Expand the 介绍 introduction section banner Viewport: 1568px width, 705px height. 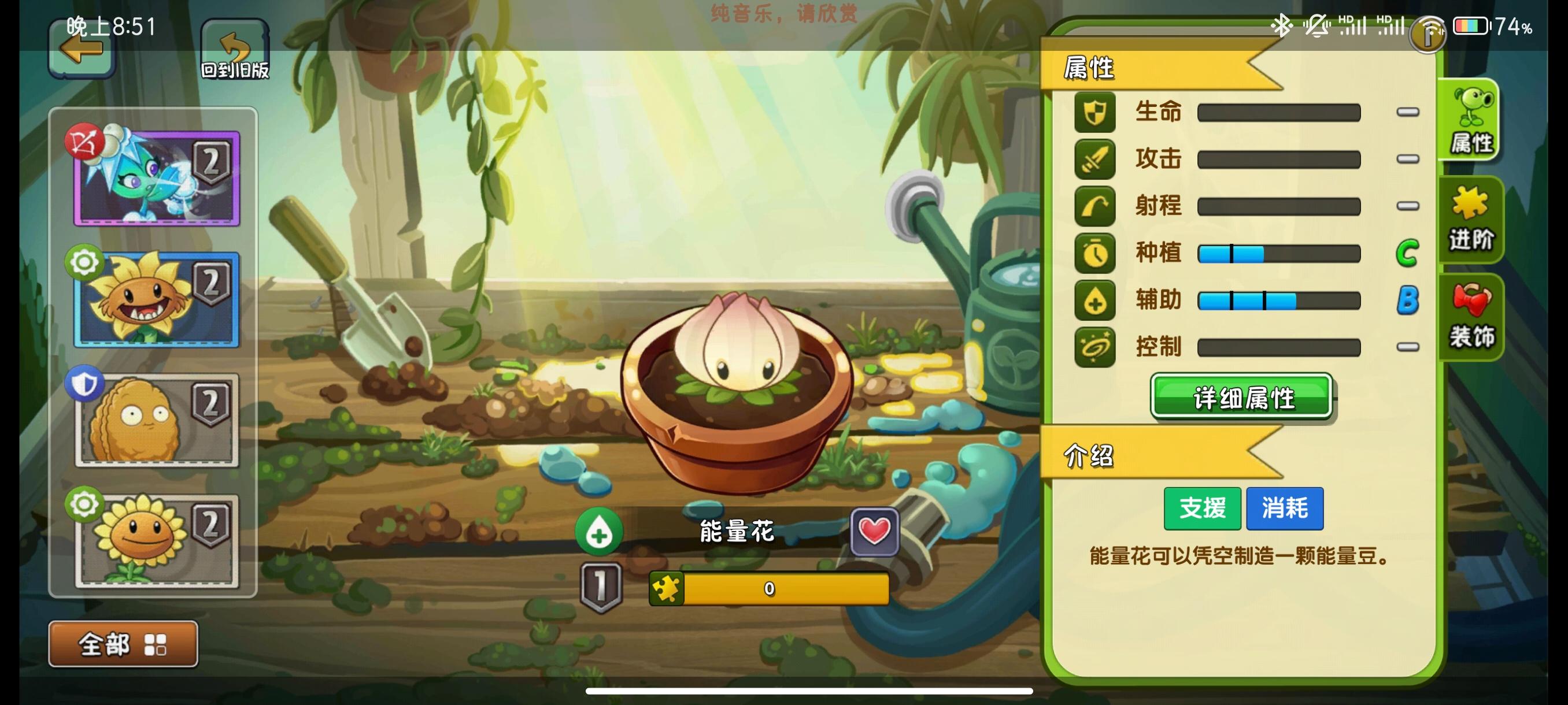click(1090, 459)
